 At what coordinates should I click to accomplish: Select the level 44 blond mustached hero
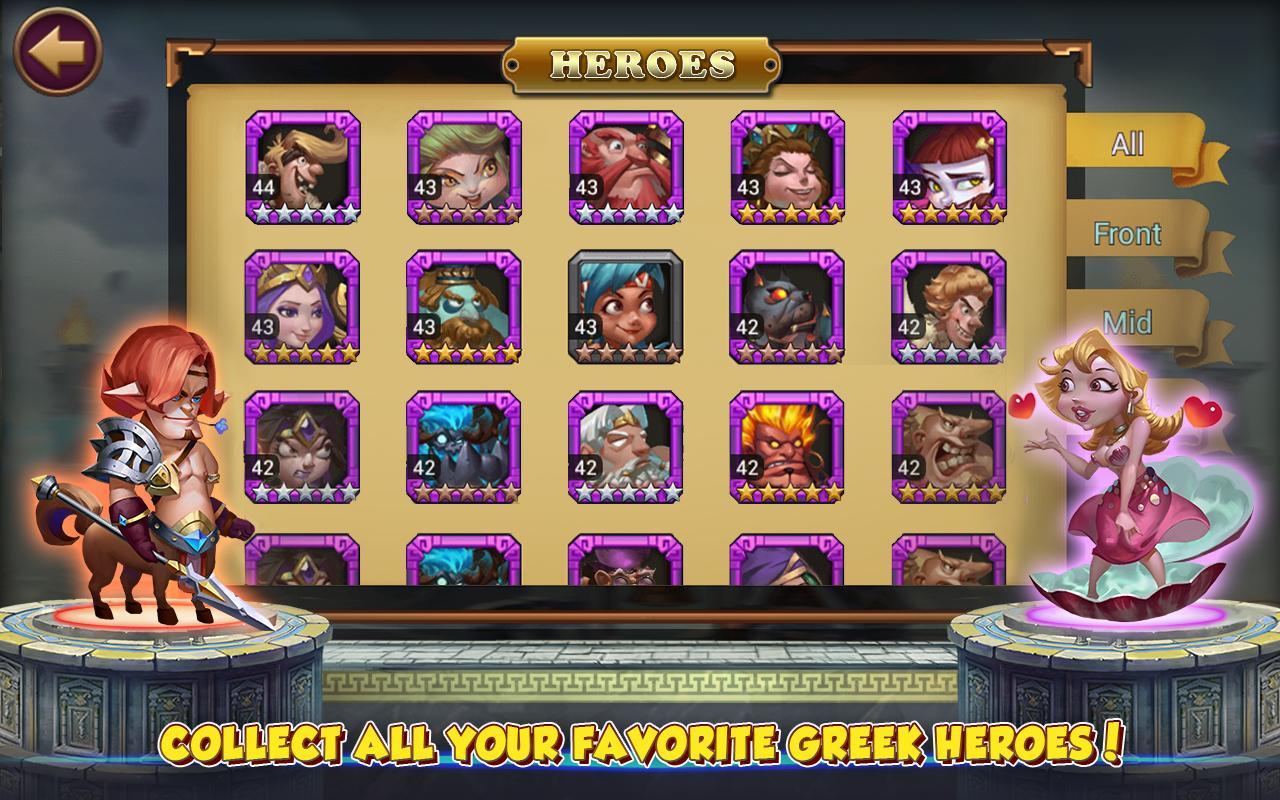[303, 166]
